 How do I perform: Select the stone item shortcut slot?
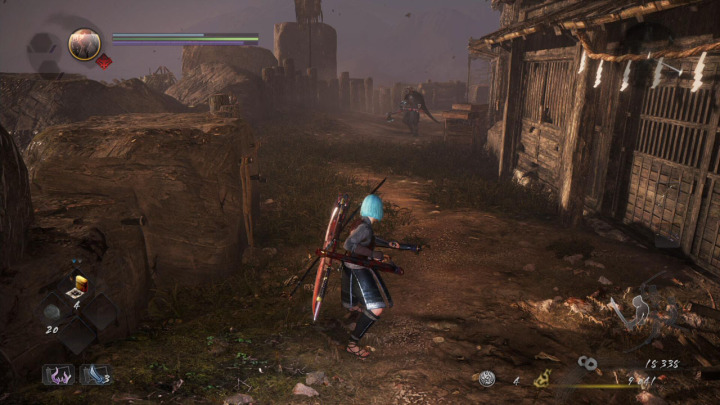(52, 311)
